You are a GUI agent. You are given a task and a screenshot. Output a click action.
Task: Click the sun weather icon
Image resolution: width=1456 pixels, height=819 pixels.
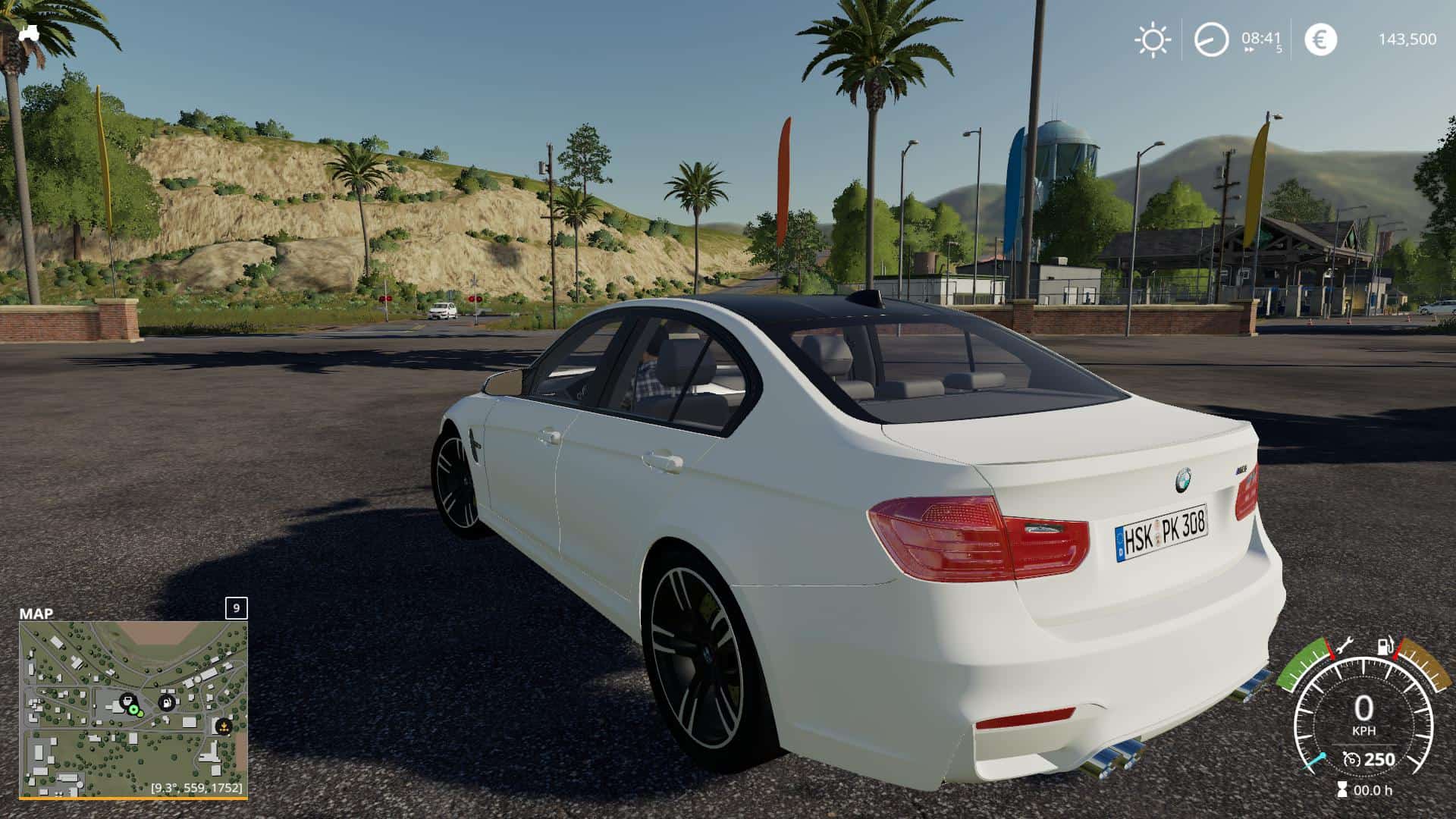pos(1152,39)
